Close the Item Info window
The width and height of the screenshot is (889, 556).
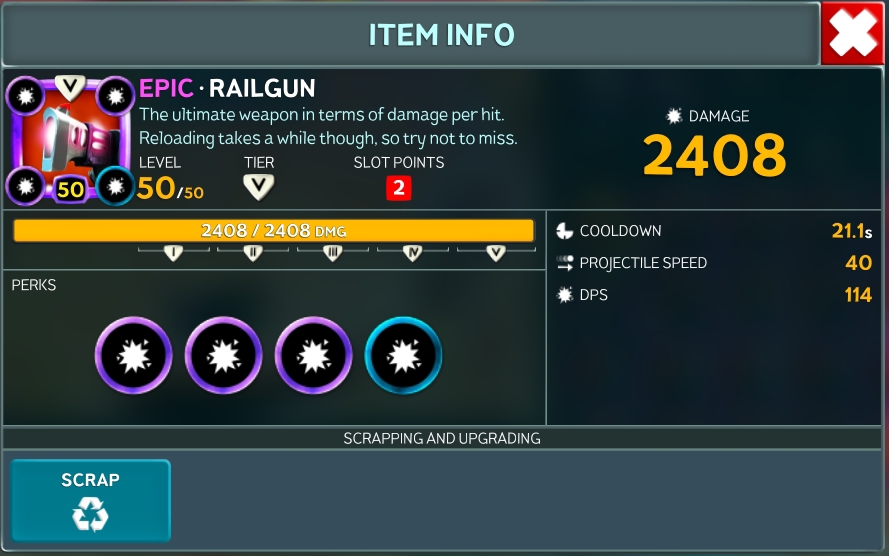tap(852, 35)
